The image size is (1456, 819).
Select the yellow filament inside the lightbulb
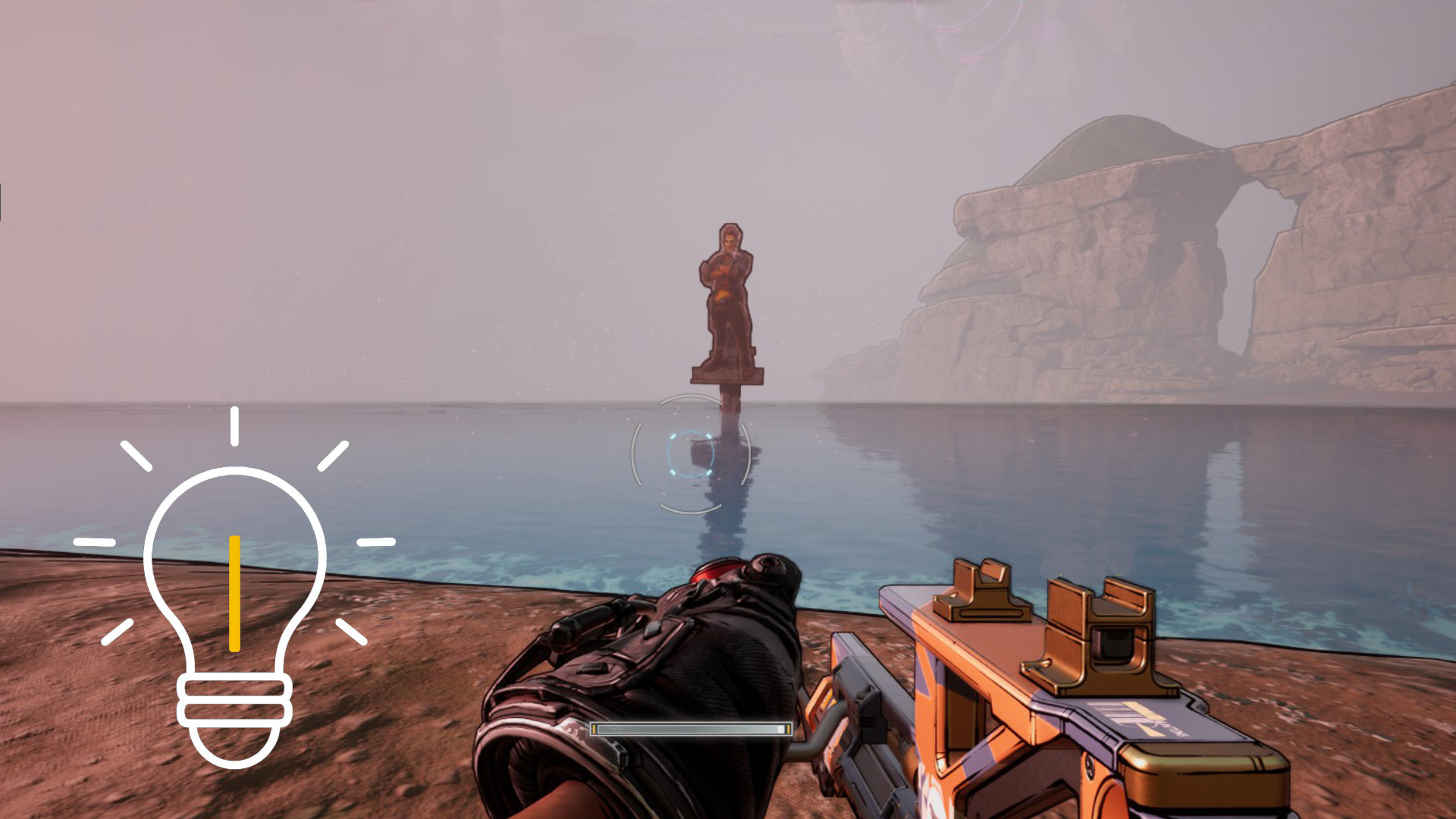point(234,591)
